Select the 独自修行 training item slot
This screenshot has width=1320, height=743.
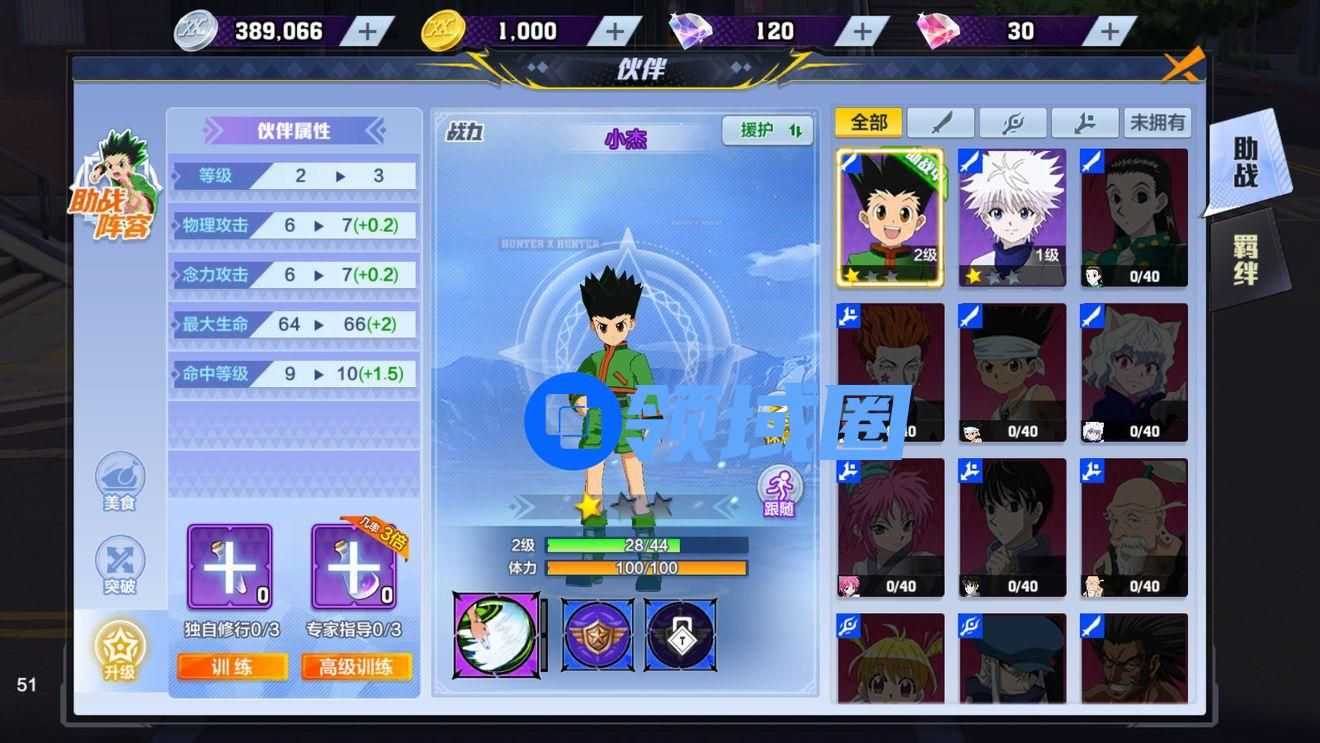pyautogui.click(x=230, y=567)
